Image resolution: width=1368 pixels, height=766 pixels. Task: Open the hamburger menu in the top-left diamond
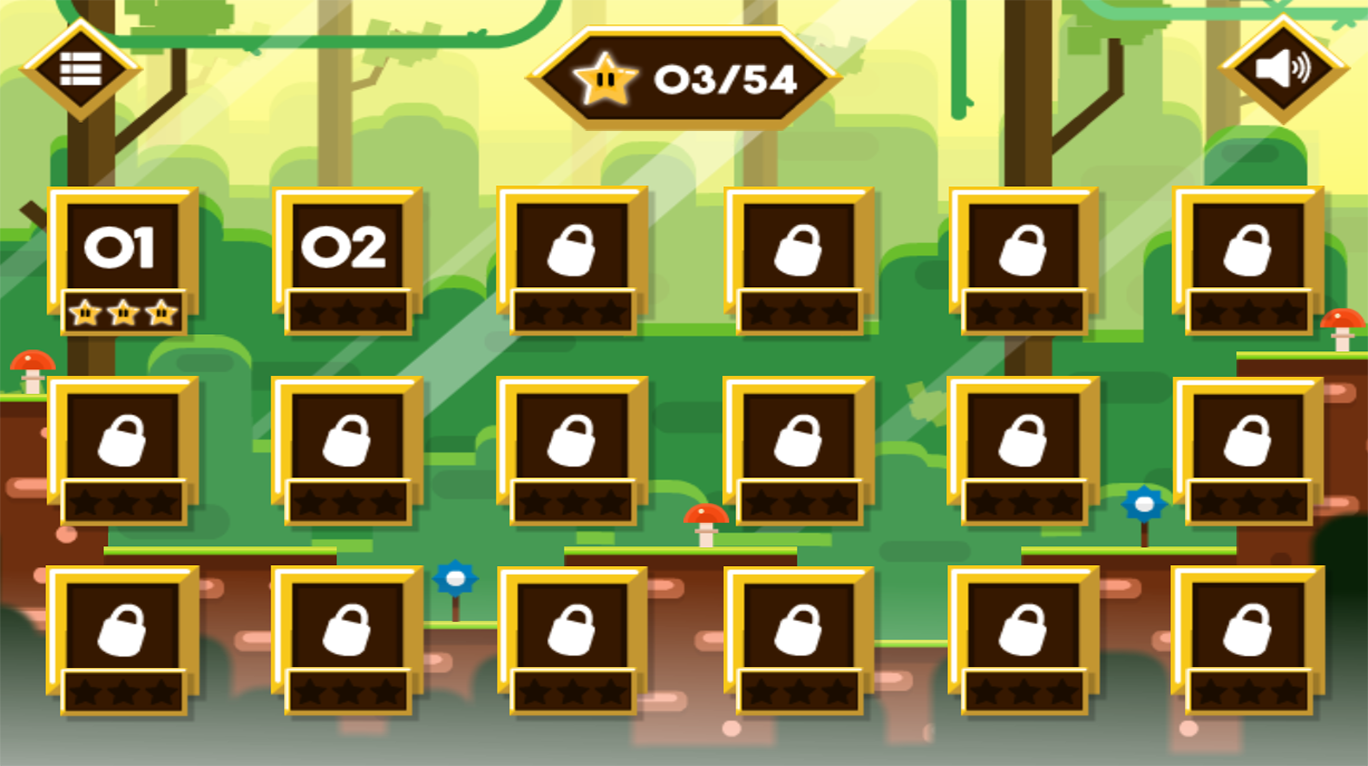point(83,69)
